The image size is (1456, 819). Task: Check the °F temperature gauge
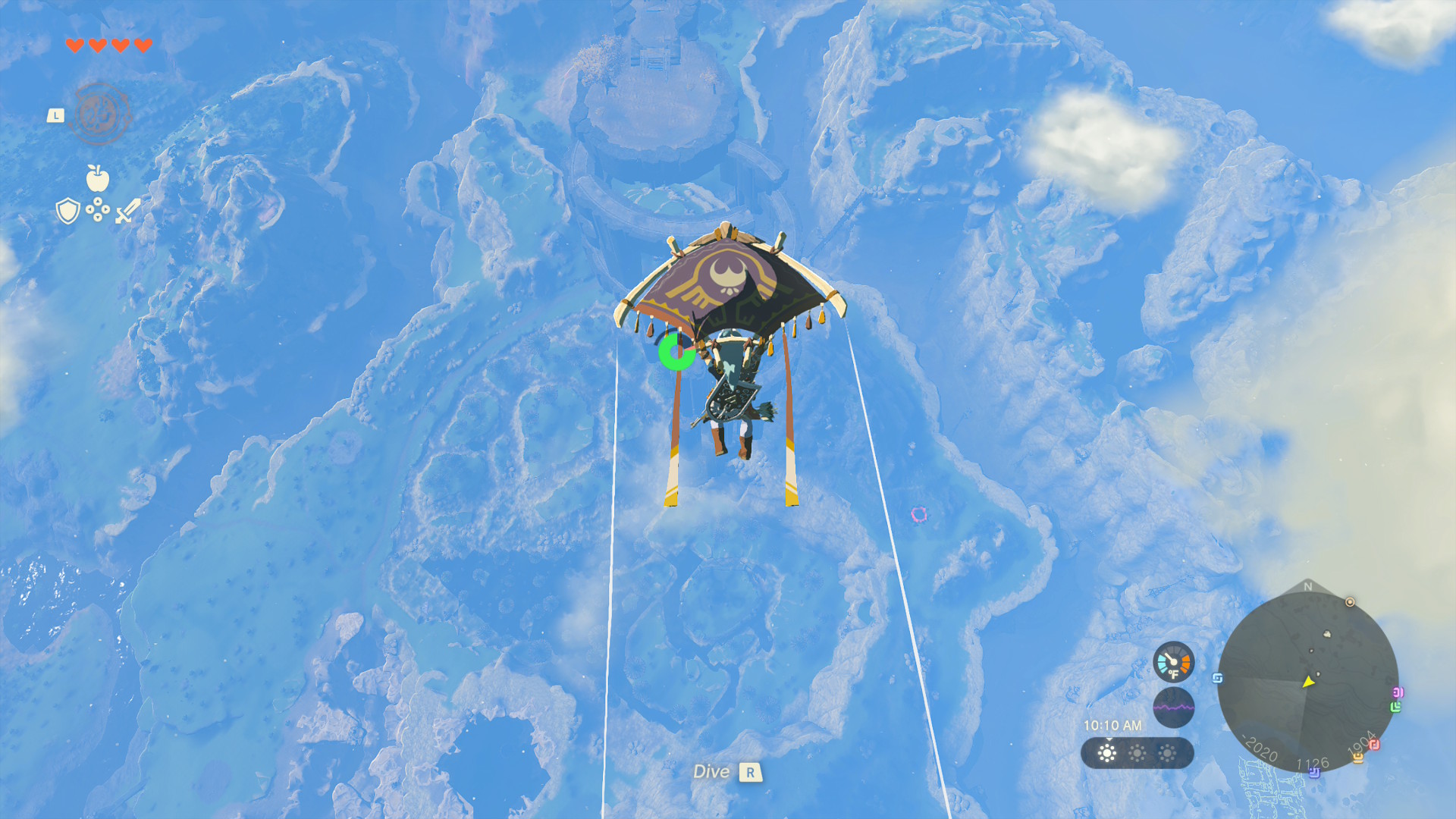(x=1173, y=661)
